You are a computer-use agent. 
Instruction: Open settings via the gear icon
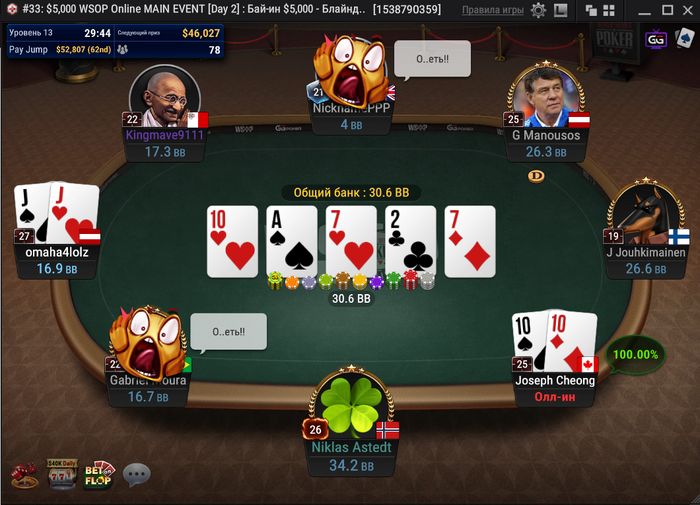(x=538, y=10)
